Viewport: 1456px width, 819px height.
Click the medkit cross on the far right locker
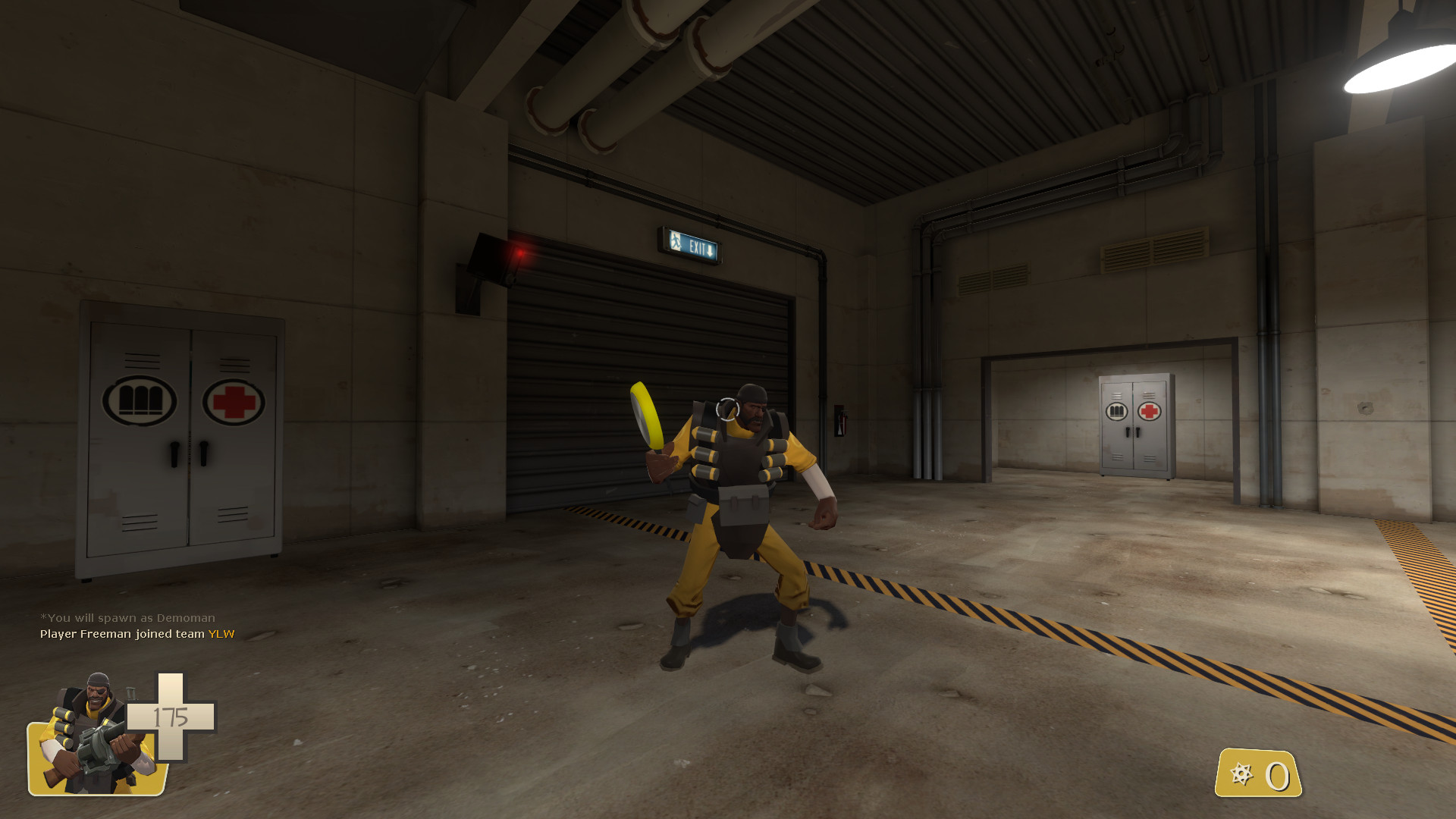(x=1150, y=409)
